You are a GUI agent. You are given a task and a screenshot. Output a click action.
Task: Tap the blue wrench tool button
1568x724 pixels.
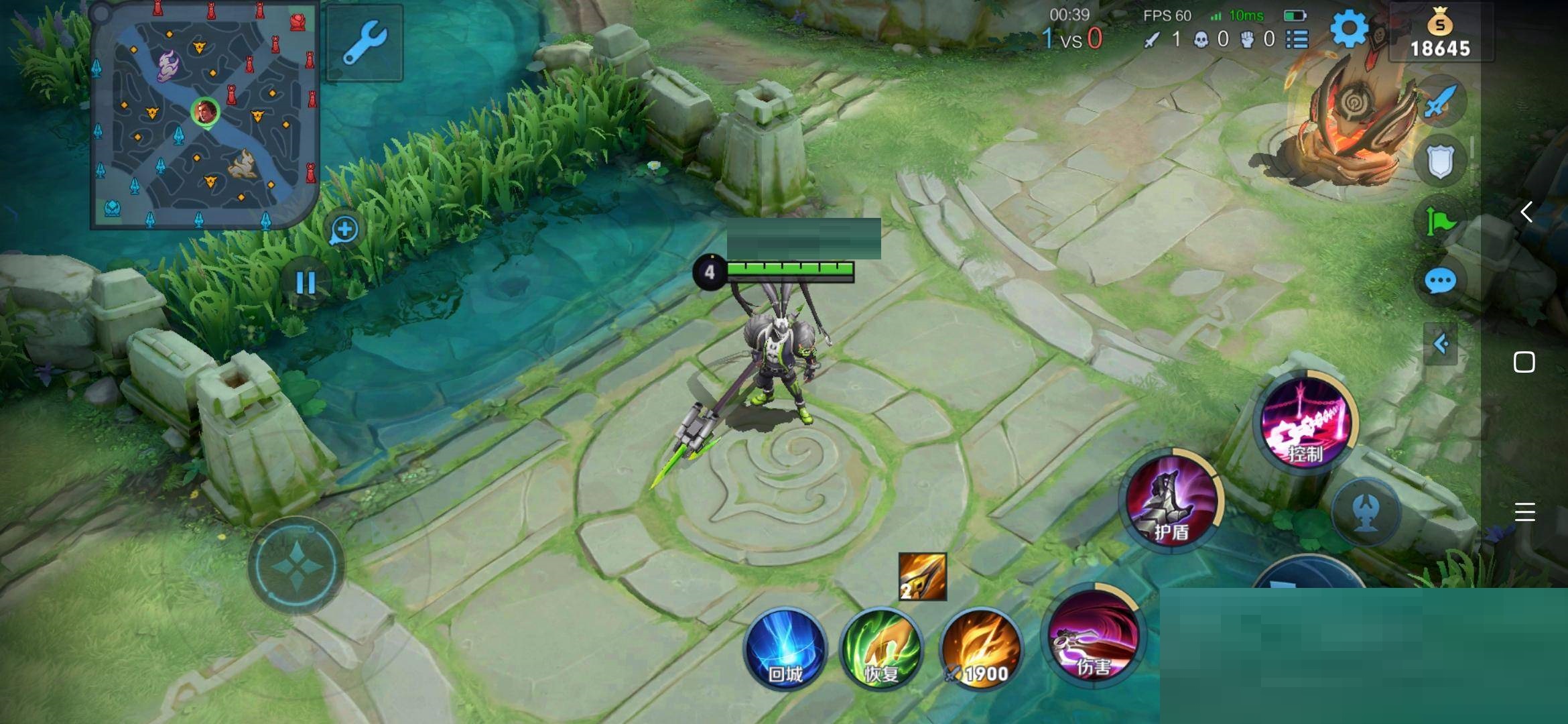[365, 42]
